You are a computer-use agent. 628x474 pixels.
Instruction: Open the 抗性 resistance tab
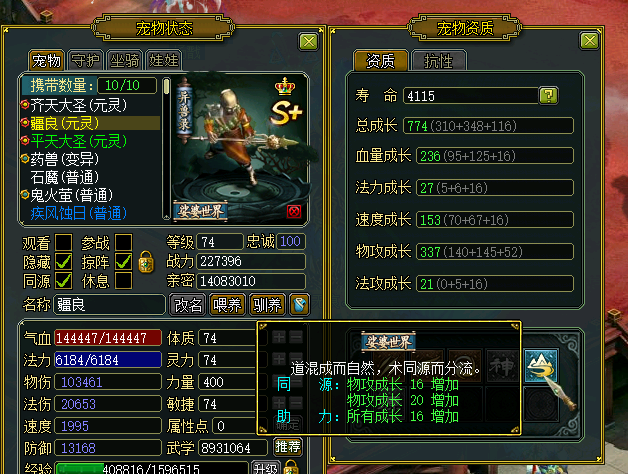[x=439, y=61]
